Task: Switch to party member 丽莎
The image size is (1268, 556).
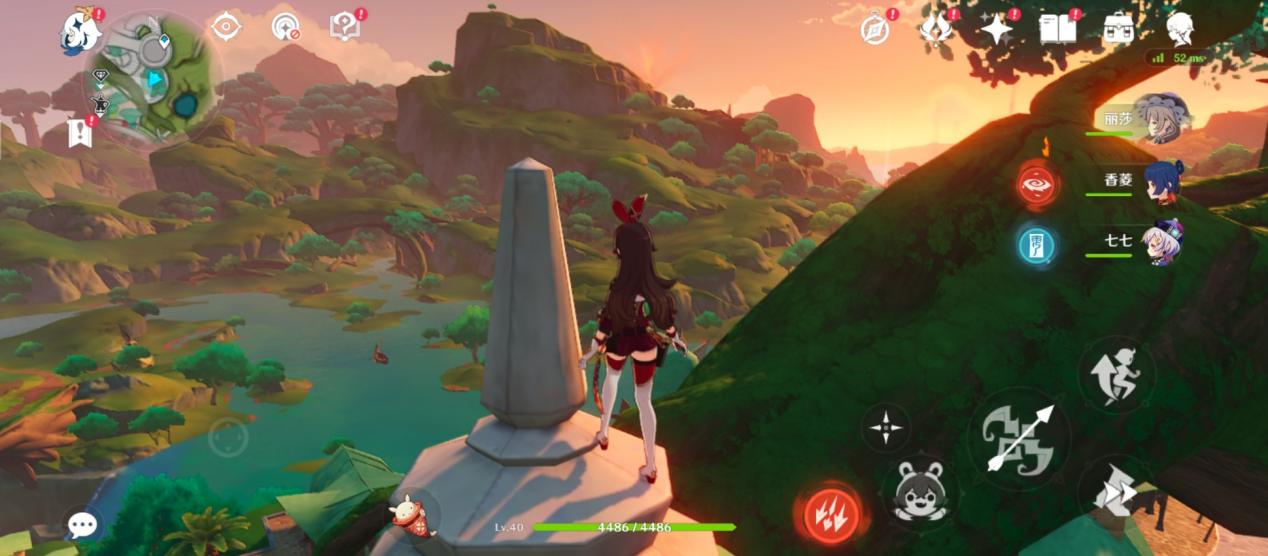Action: (x=1158, y=120)
